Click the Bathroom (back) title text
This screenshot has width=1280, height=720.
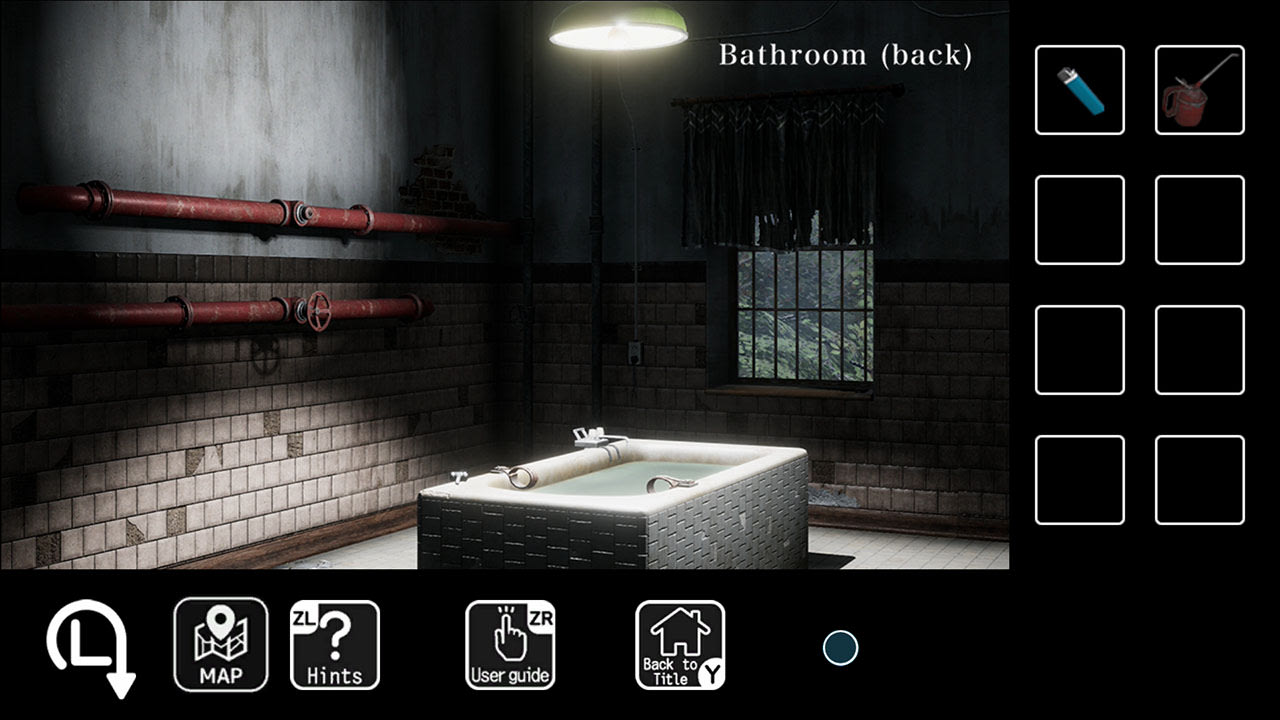pos(845,55)
